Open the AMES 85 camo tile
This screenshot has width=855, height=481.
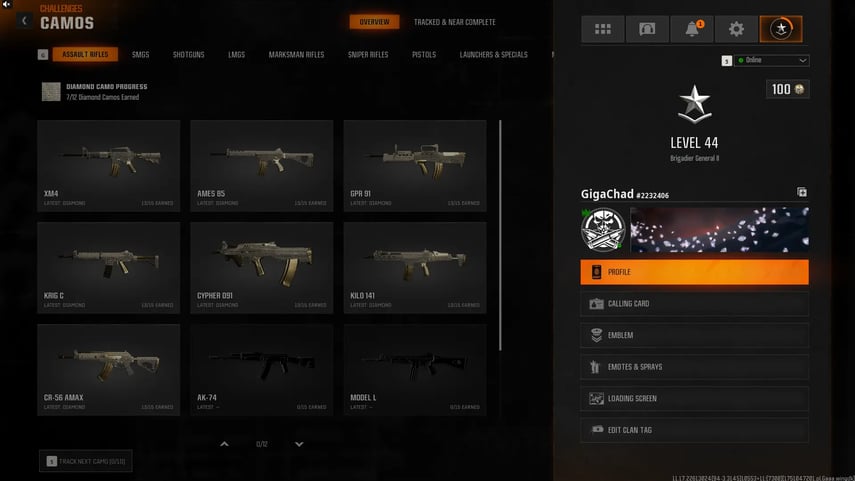[262, 165]
